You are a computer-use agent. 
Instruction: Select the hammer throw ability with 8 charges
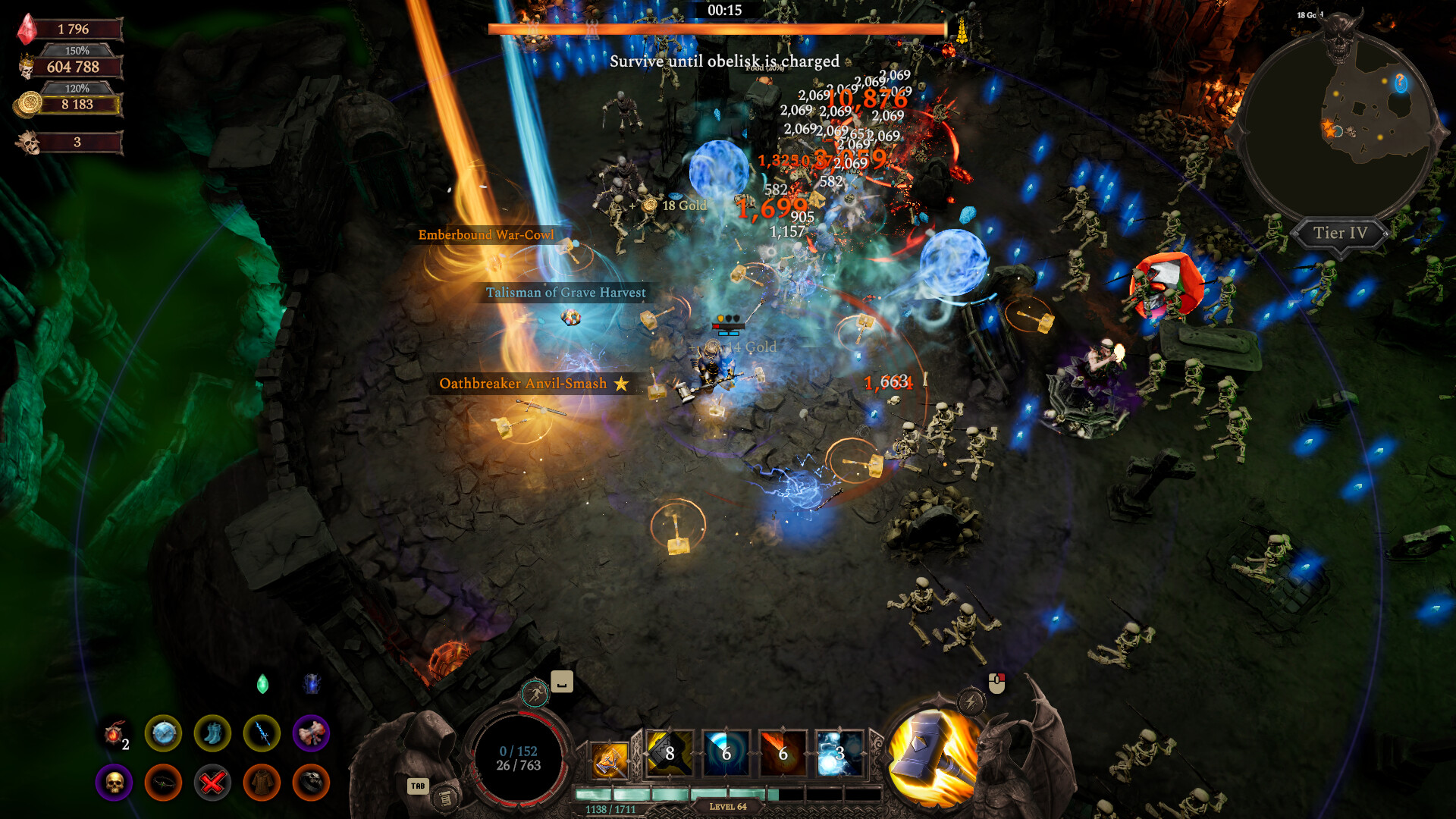(670, 753)
